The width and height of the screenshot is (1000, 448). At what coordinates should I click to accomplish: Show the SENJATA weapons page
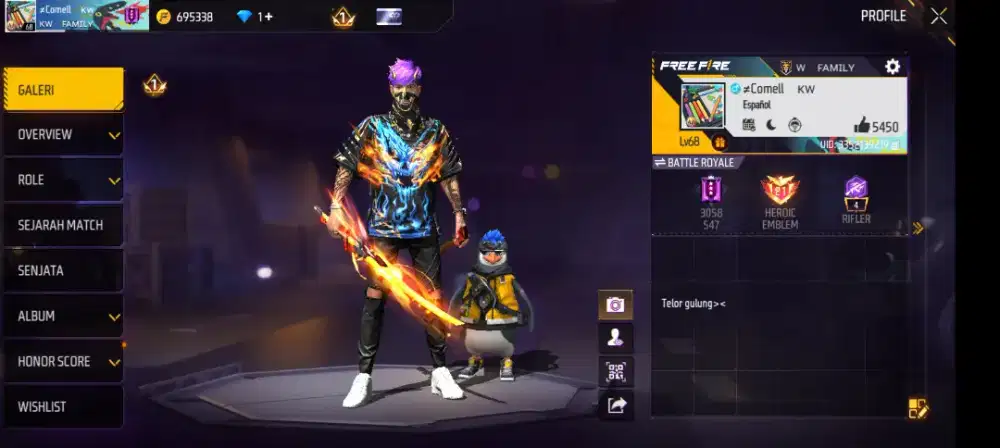click(x=63, y=270)
